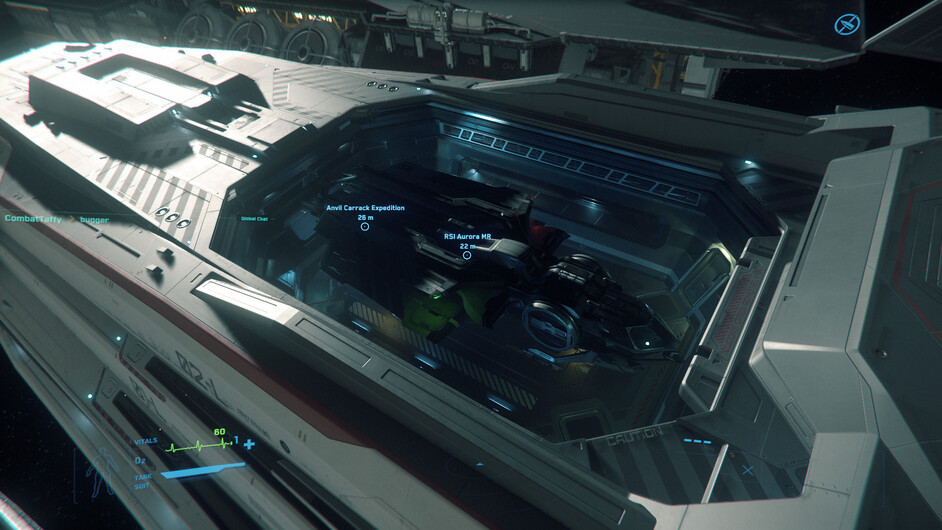Click CombatTaffy's chat message
The image size is (942, 530).
[57, 217]
